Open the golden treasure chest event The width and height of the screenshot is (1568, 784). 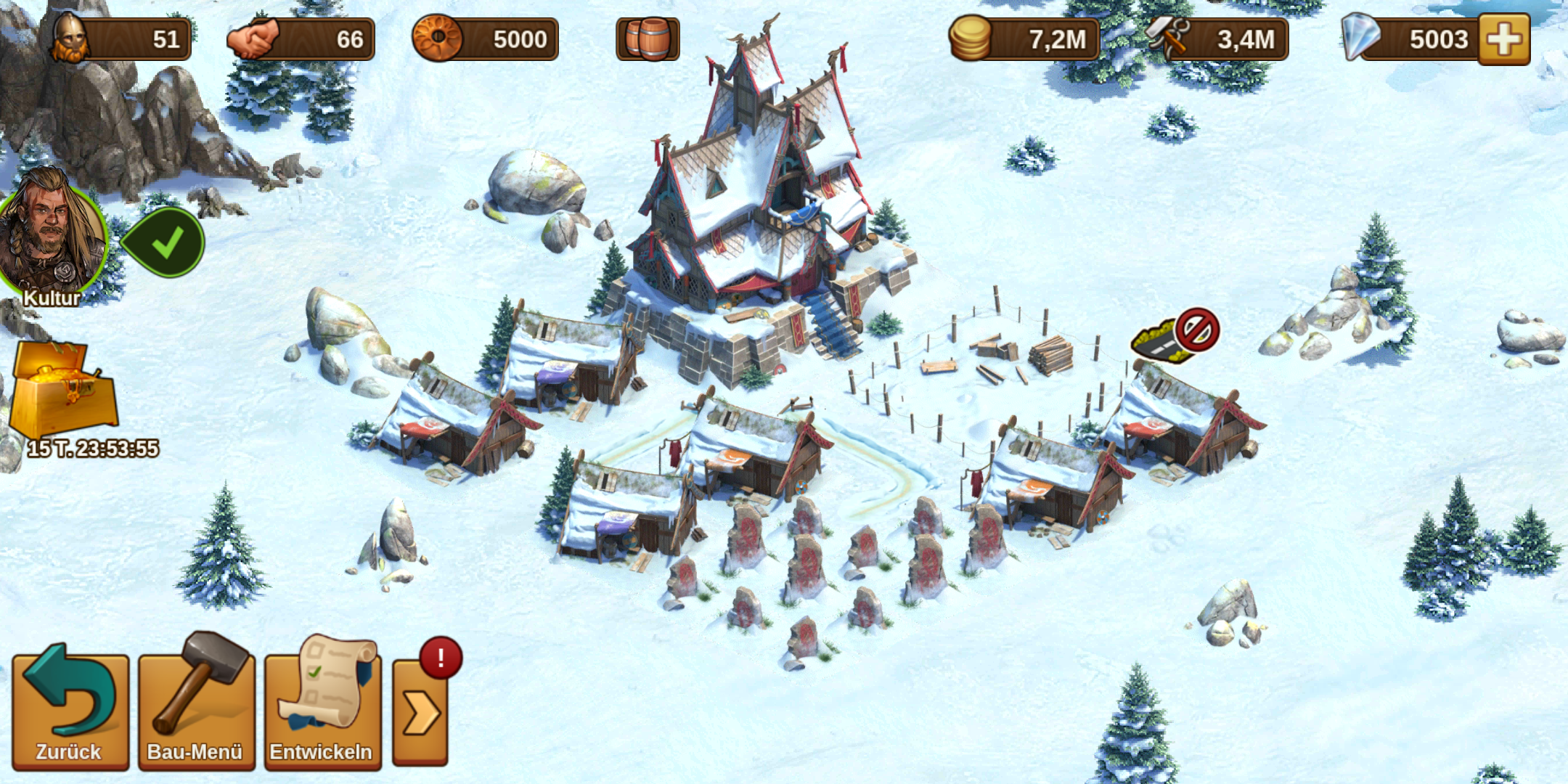pyautogui.click(x=64, y=392)
